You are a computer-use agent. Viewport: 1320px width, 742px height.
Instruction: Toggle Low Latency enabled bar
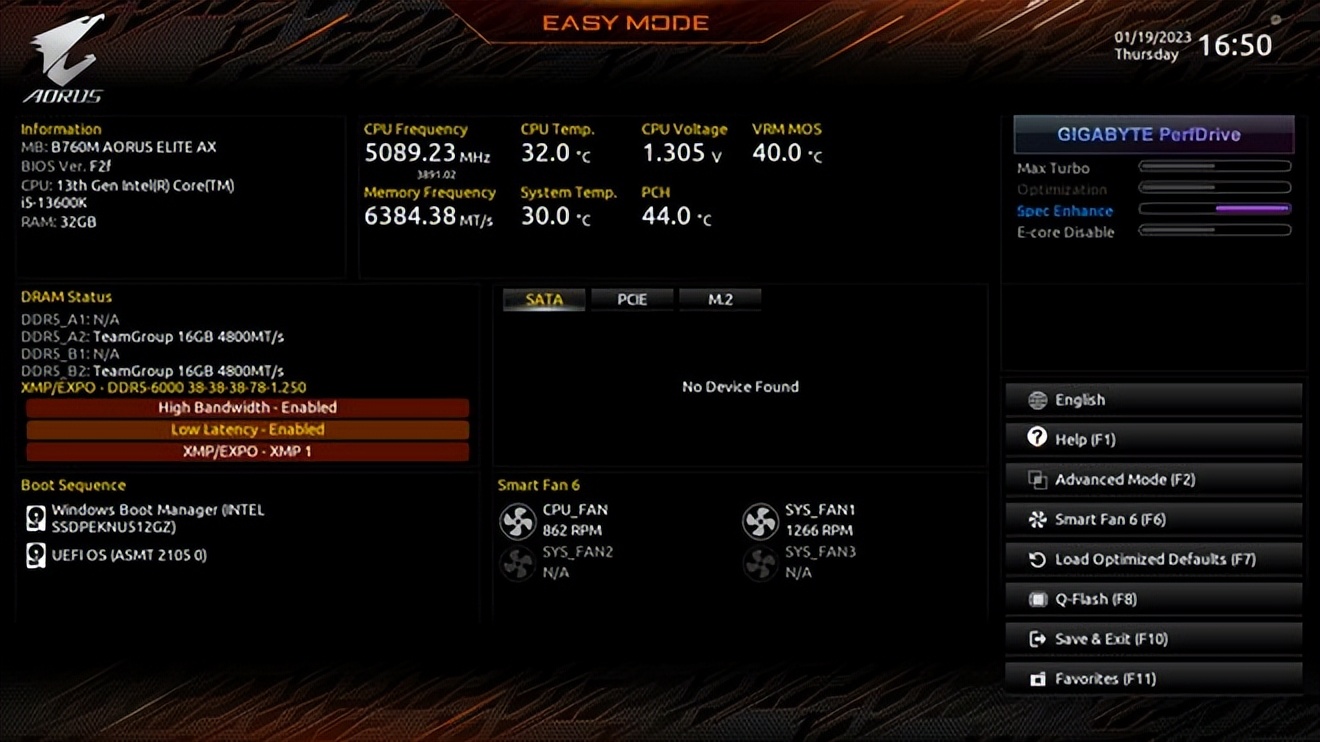(x=247, y=429)
